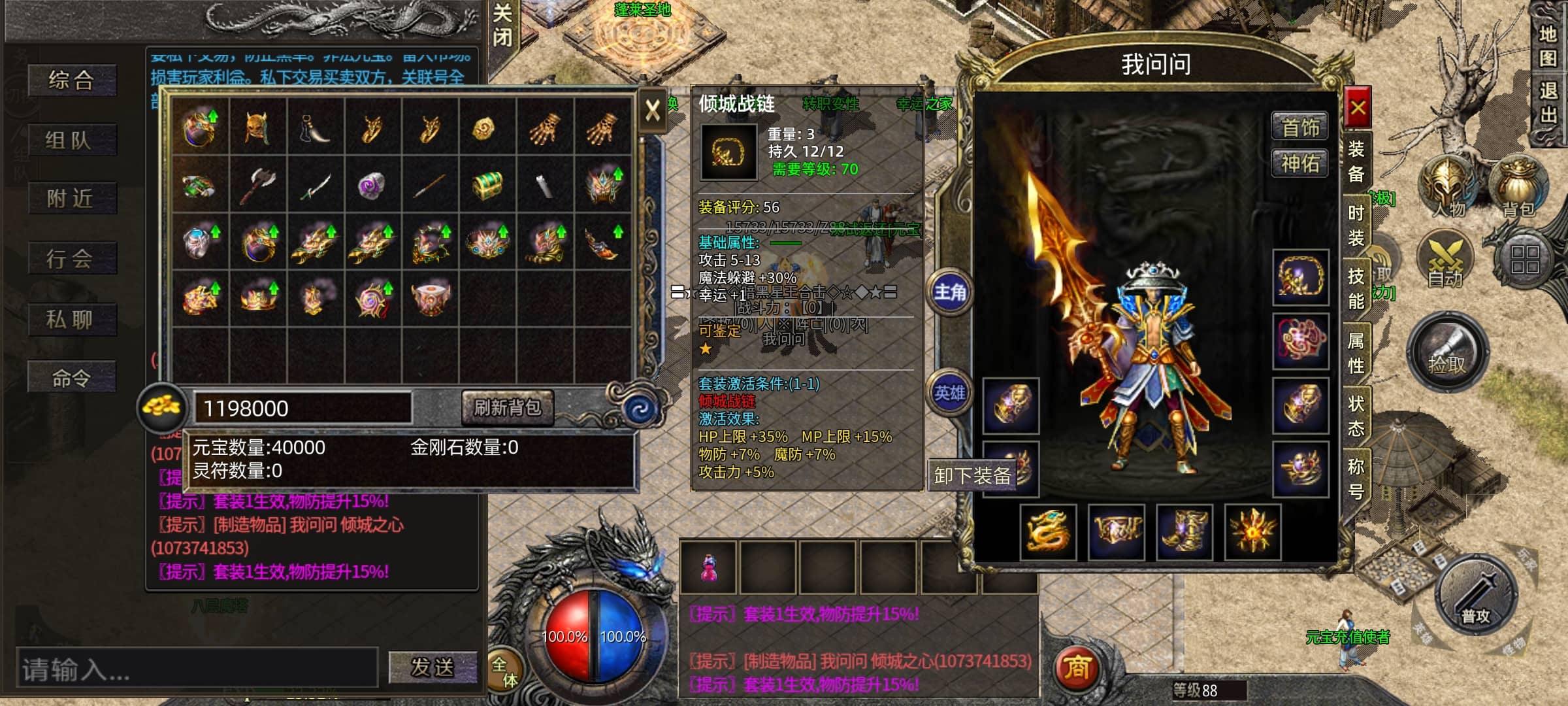
Task: Switch to the 综合 chat channel
Action: pos(72,80)
